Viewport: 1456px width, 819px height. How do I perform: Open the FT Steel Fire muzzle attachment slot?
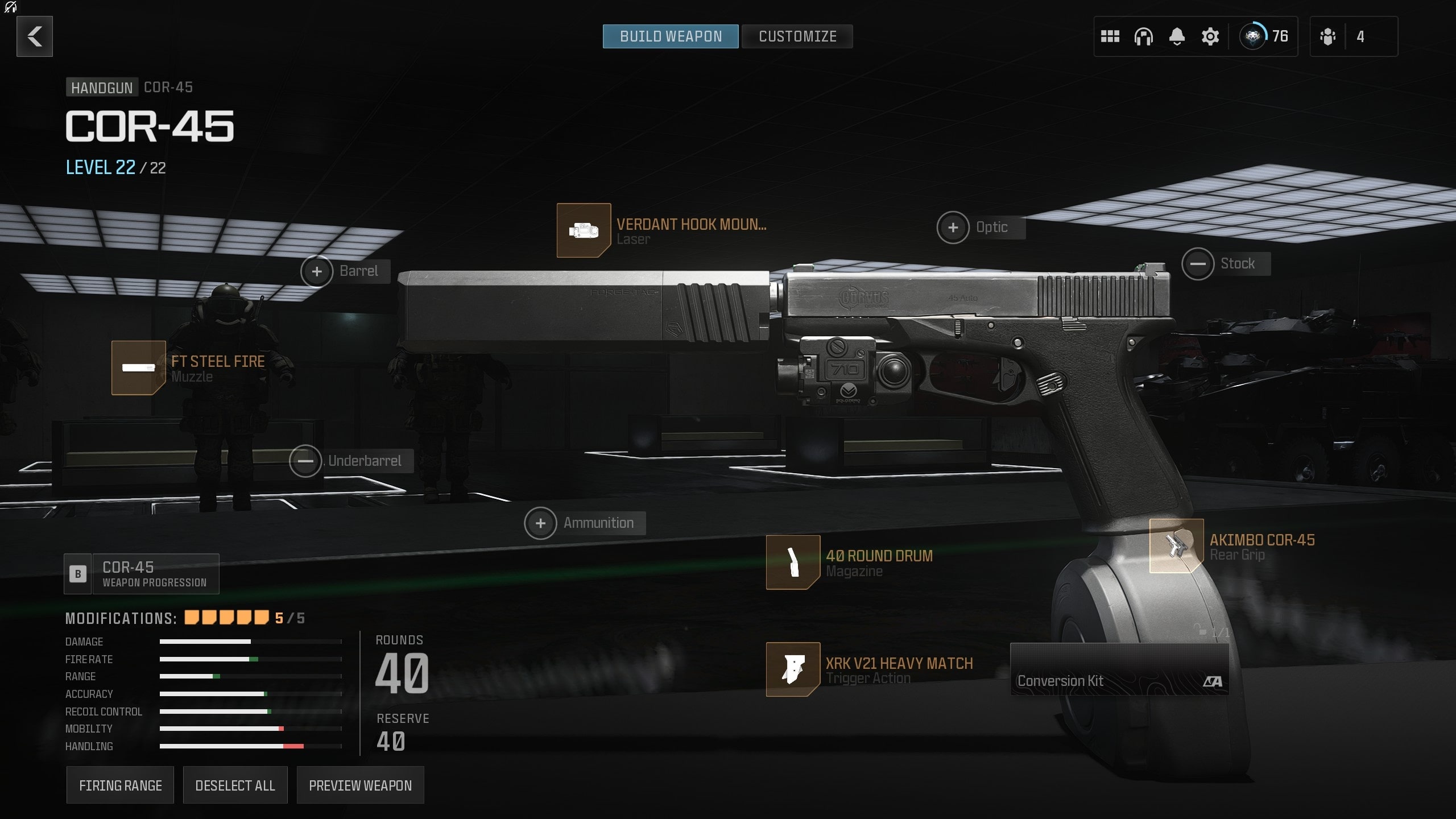coord(138,368)
